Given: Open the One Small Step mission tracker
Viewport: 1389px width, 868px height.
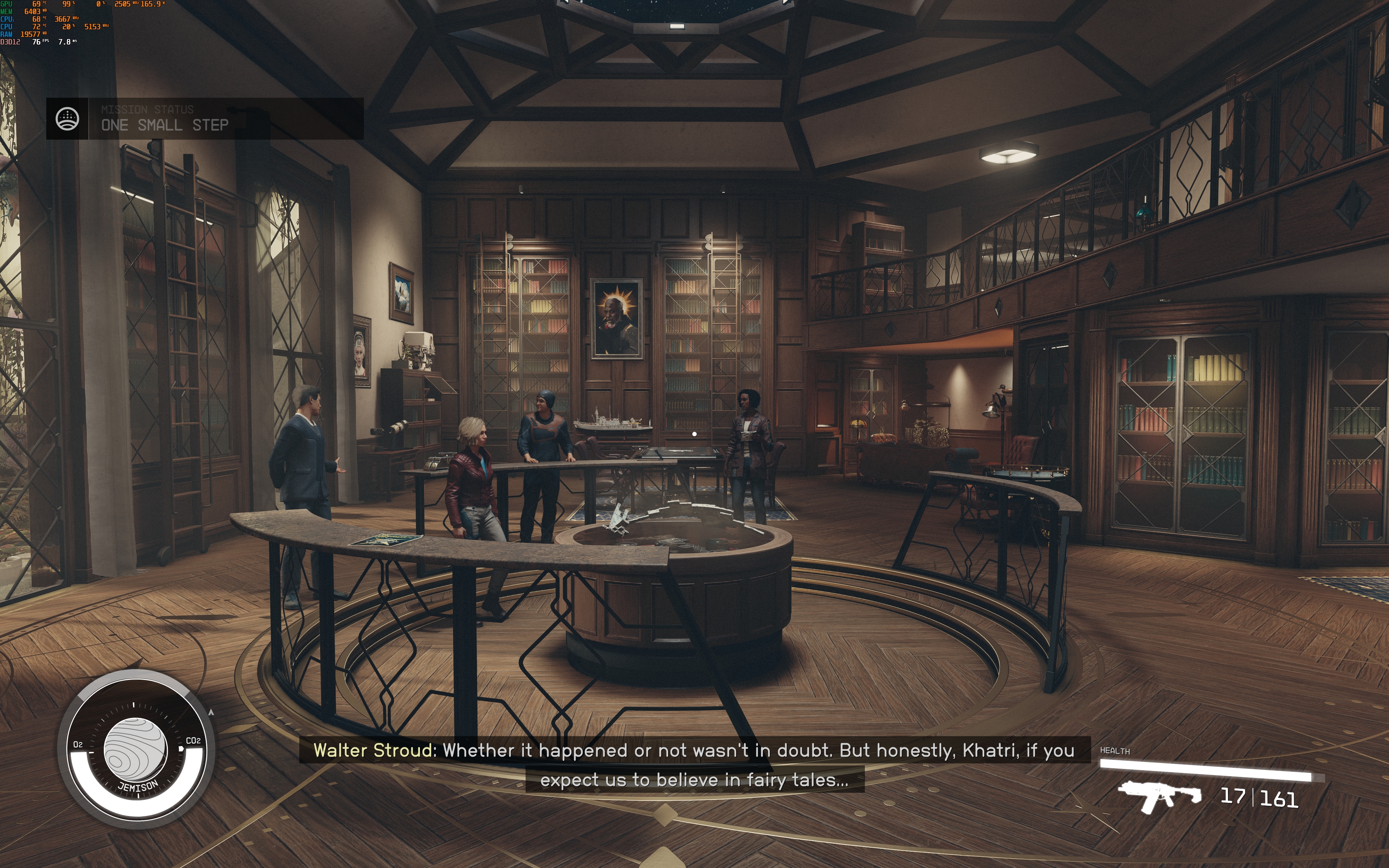Looking at the screenshot, I should click(165, 124).
